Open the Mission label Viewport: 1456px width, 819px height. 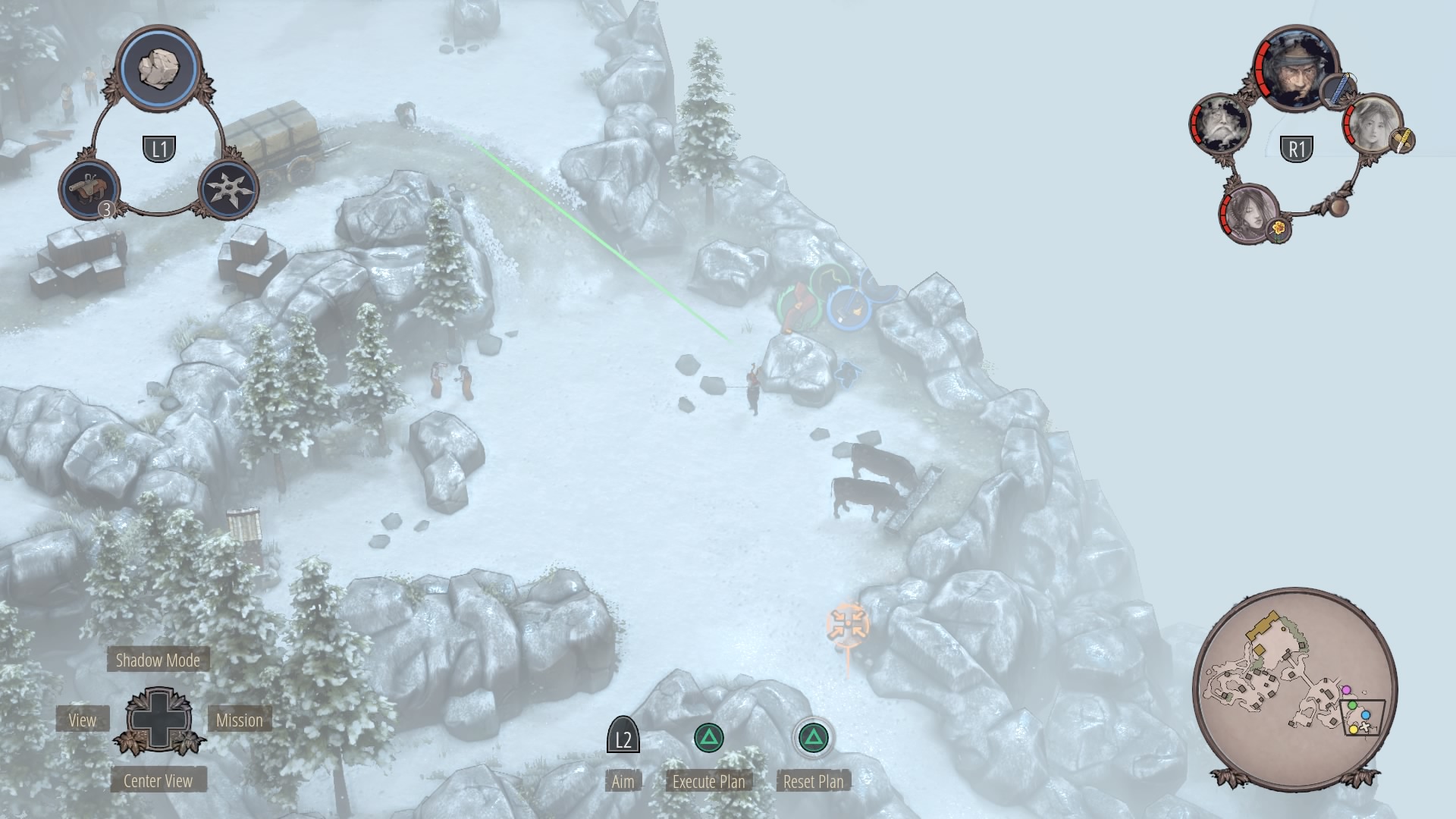click(x=239, y=720)
